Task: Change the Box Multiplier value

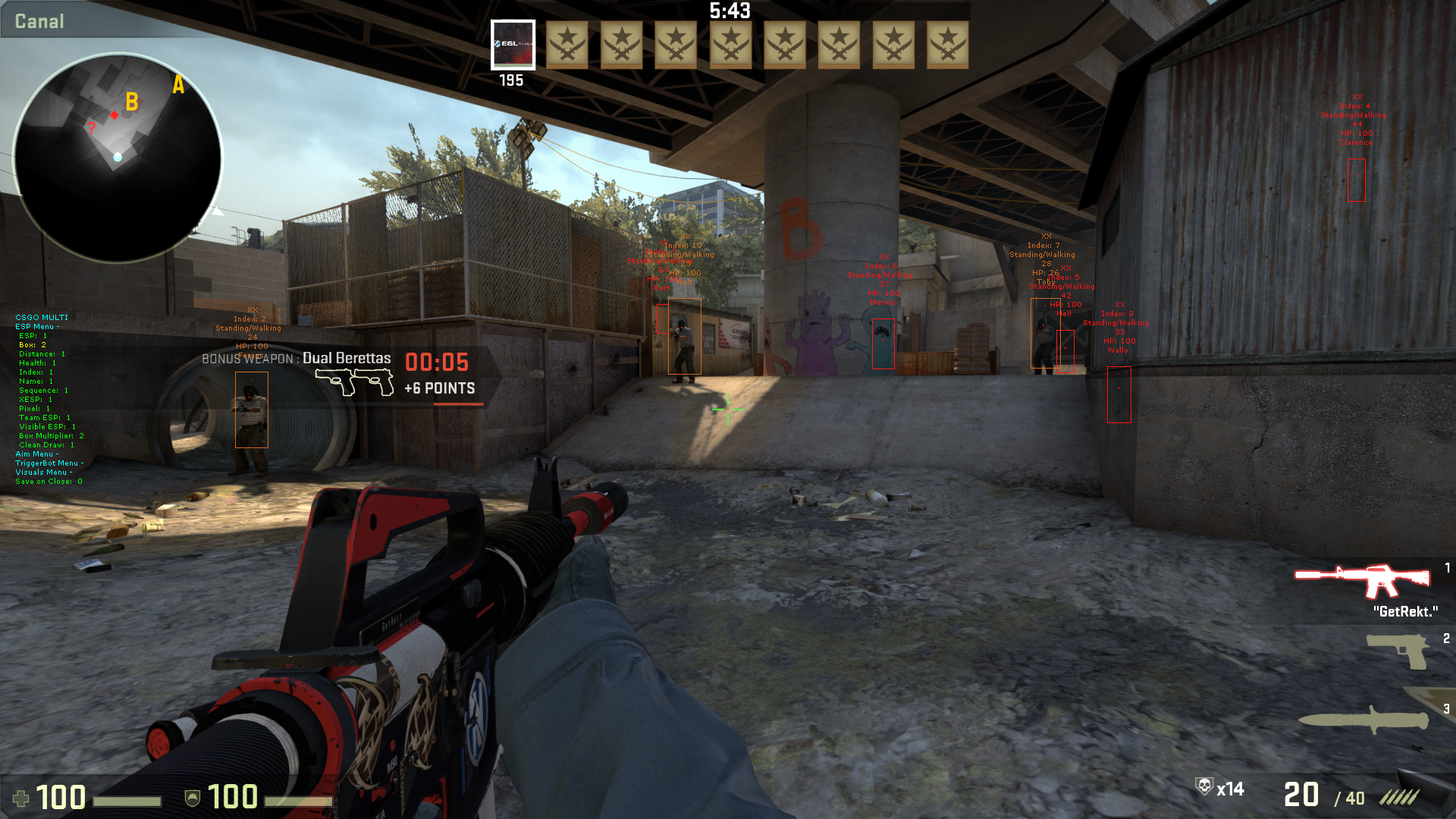Action: point(51,436)
